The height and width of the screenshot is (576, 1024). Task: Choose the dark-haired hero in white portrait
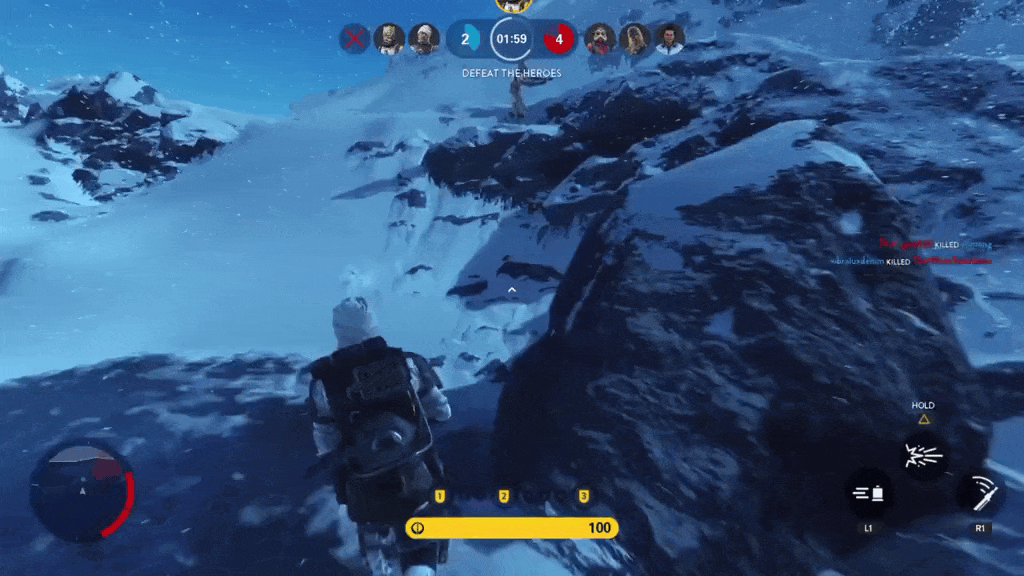(x=669, y=39)
